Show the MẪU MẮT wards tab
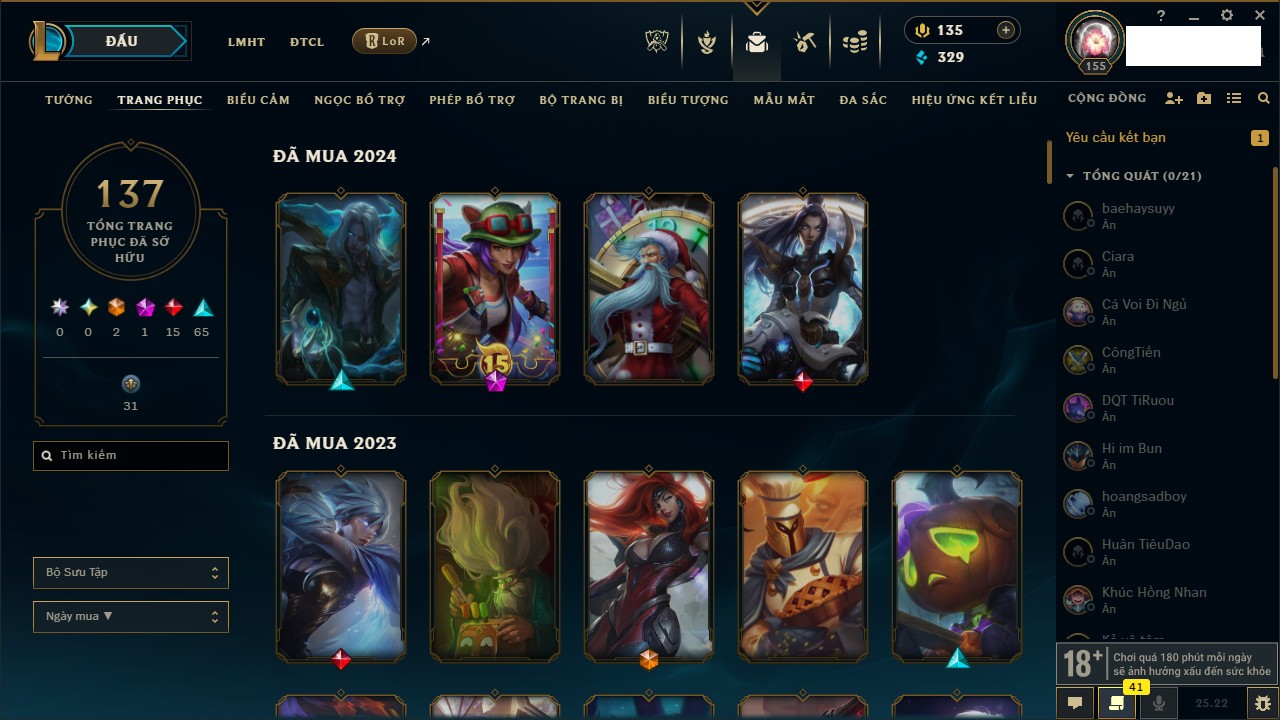 [784, 100]
